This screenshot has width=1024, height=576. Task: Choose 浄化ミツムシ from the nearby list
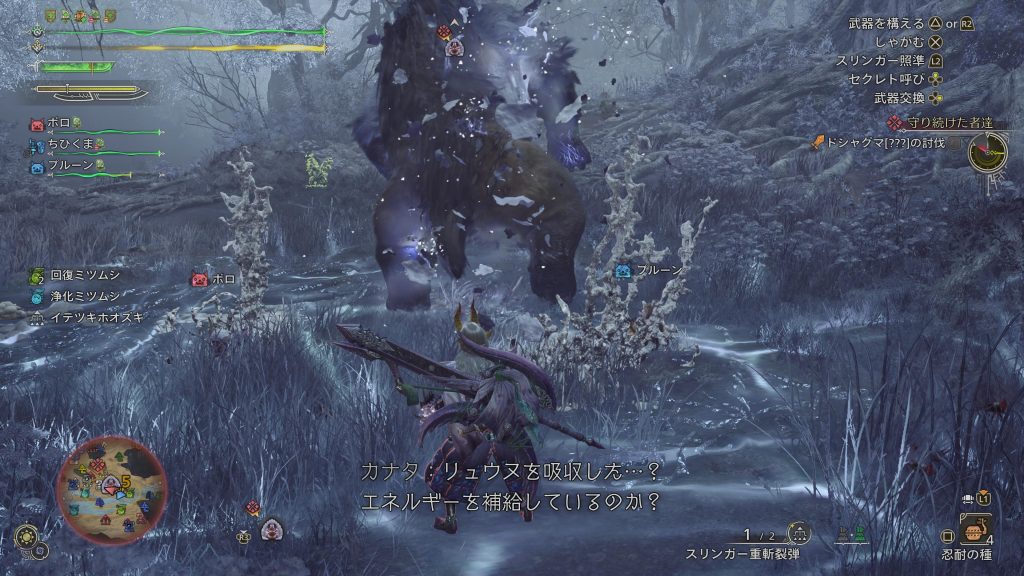[x=82, y=296]
